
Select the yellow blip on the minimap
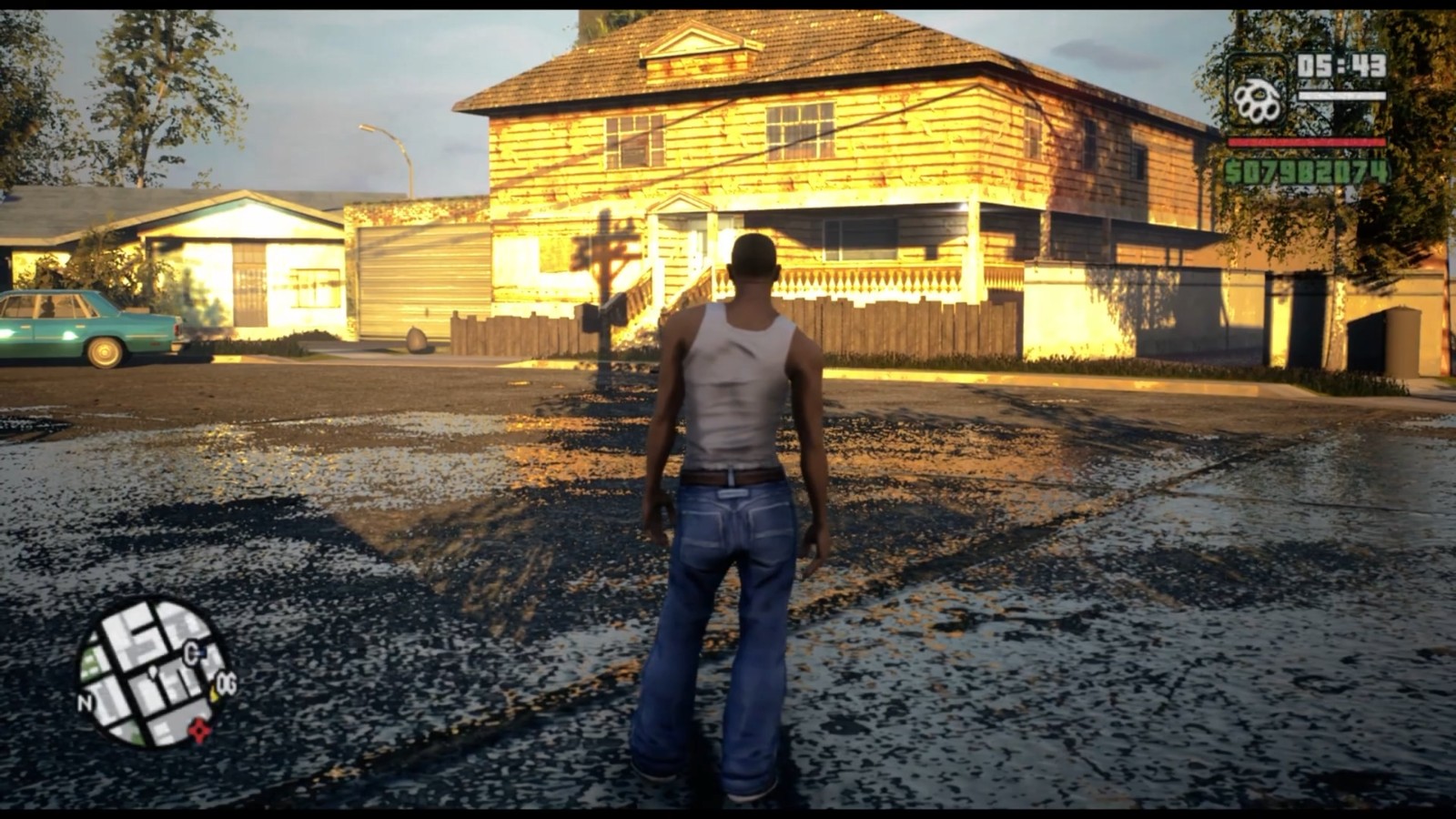214,694
